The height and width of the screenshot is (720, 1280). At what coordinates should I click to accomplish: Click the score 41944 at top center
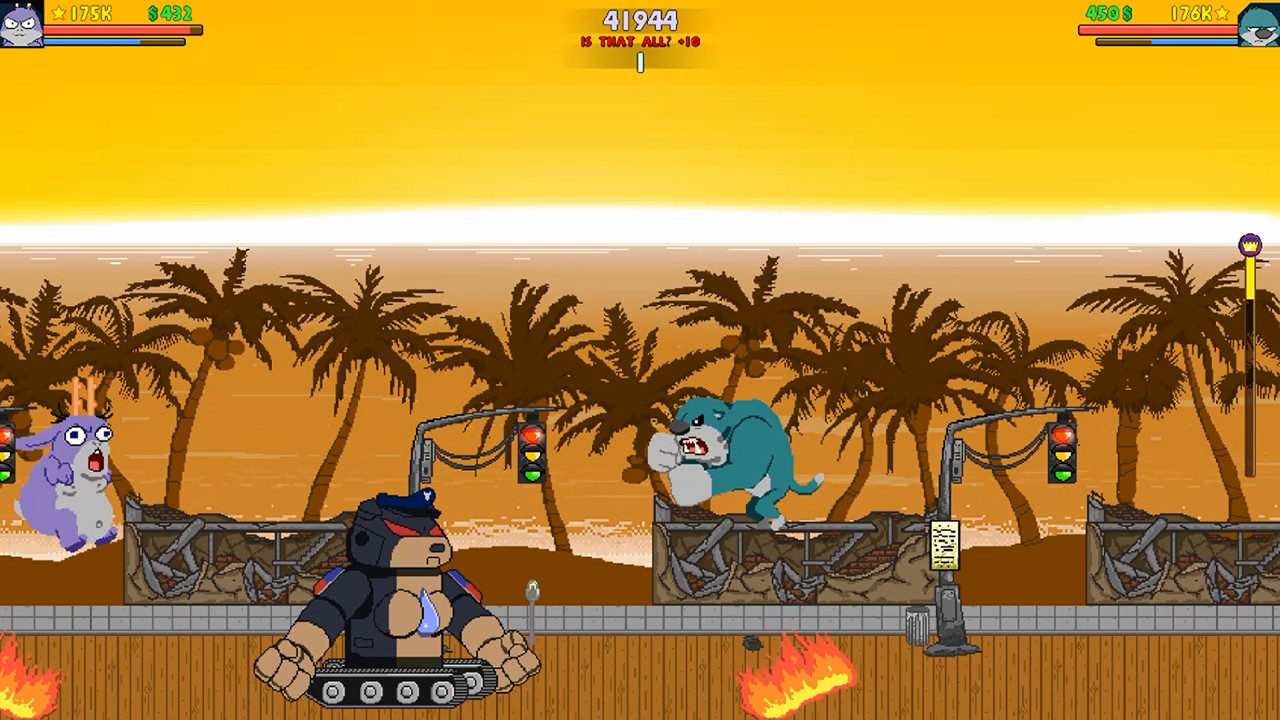(639, 20)
